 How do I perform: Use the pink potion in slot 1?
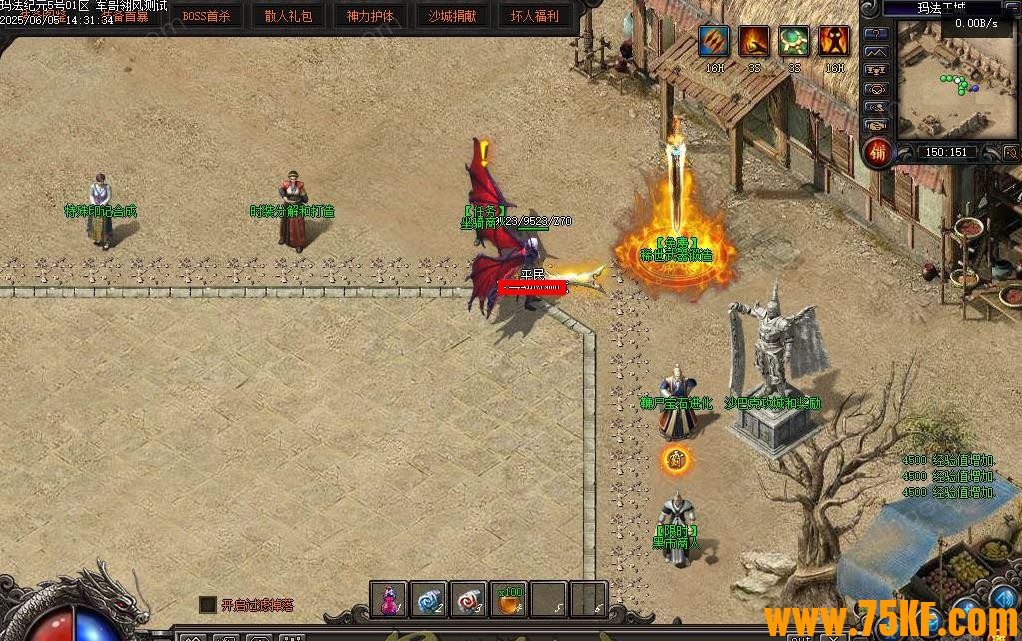389,599
